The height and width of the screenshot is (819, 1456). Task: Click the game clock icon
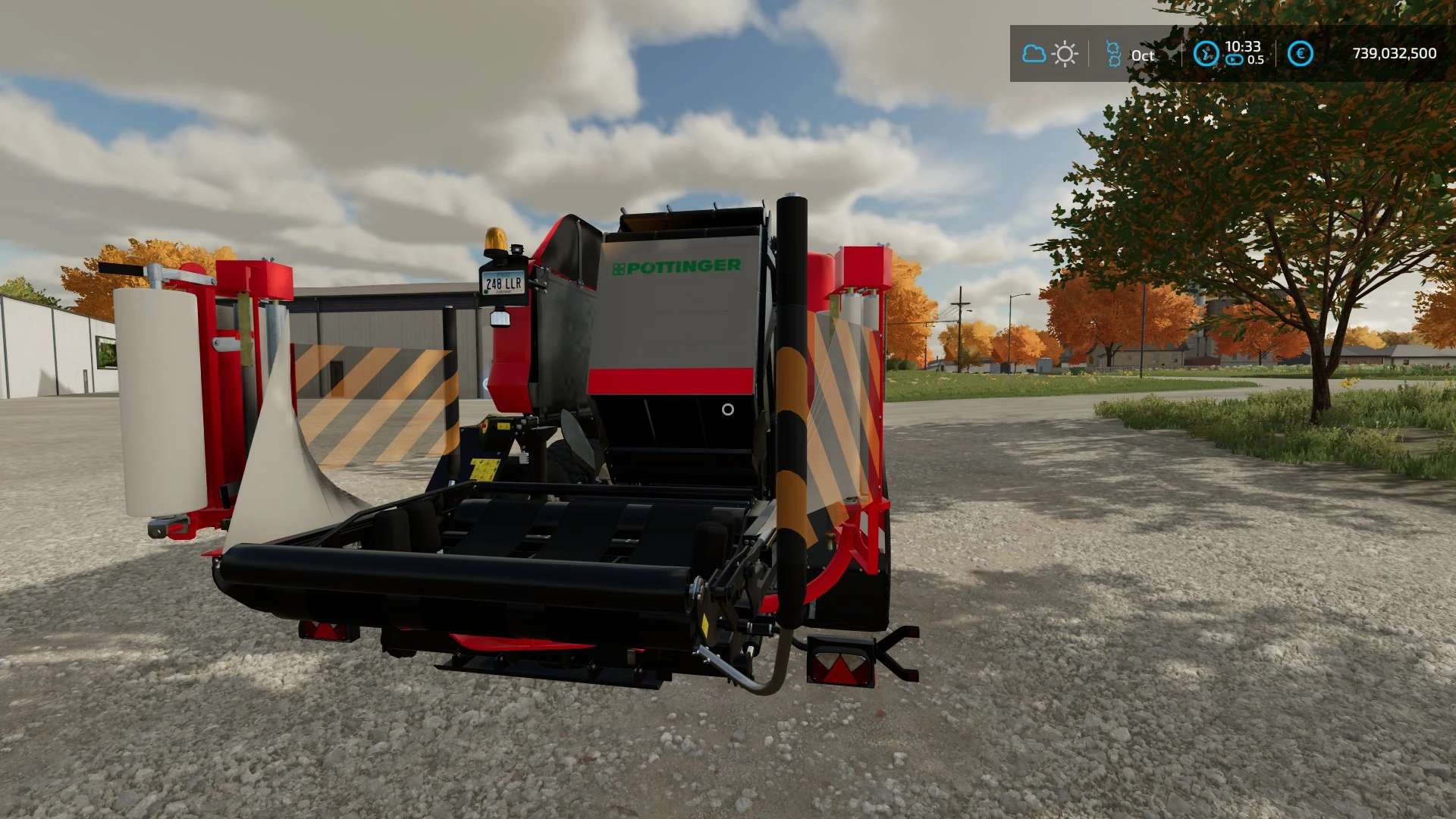pyautogui.click(x=1206, y=54)
